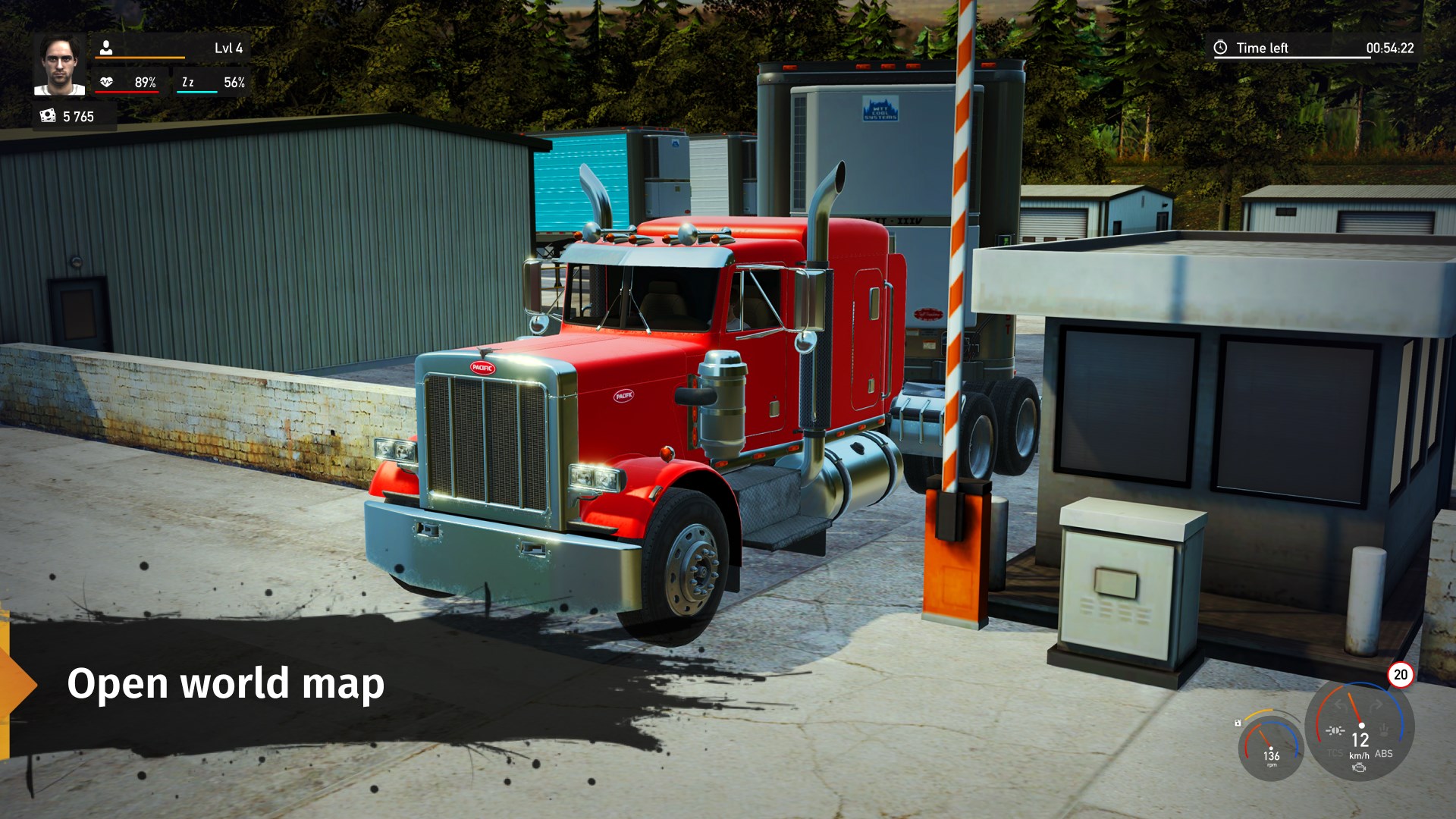Click the person icon above the XP bar
1456x819 pixels.
pyautogui.click(x=106, y=47)
